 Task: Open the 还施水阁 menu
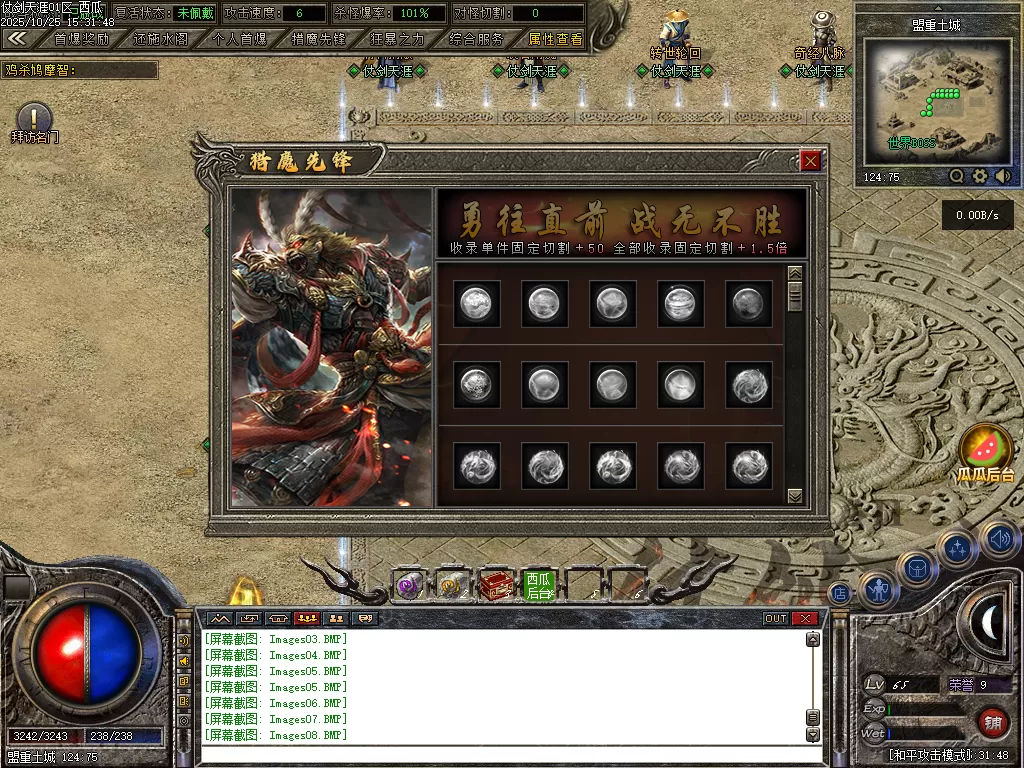point(160,39)
